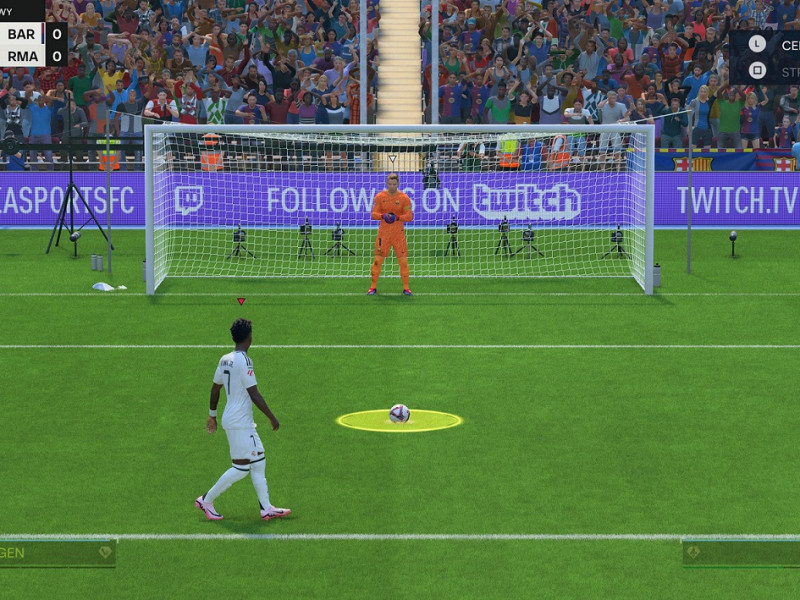Click the goalkeeper's PlayStyle diamond icon
This screenshot has height=600, width=800.
(x=692, y=552)
